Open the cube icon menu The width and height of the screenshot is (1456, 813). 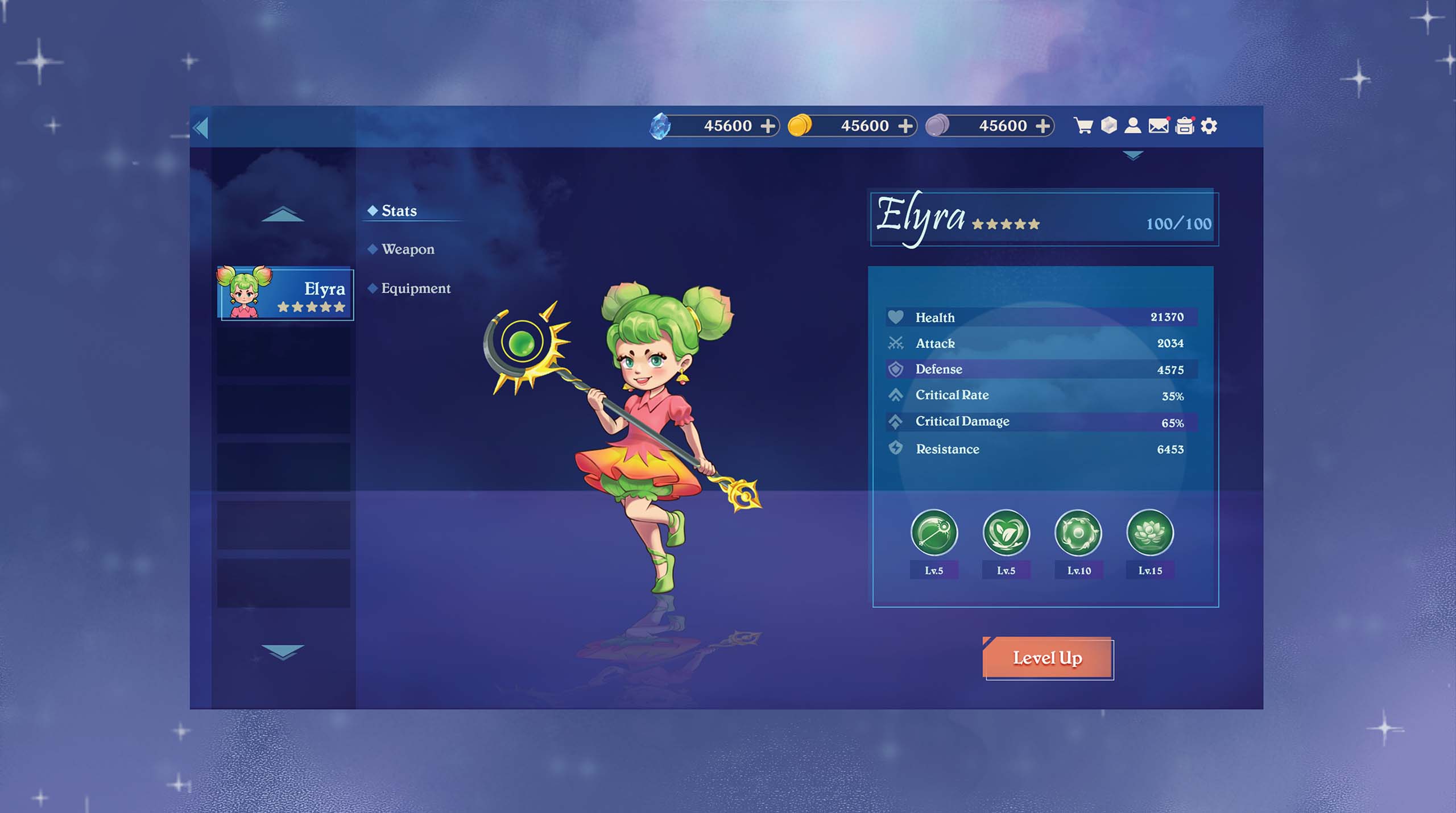pyautogui.click(x=1109, y=125)
